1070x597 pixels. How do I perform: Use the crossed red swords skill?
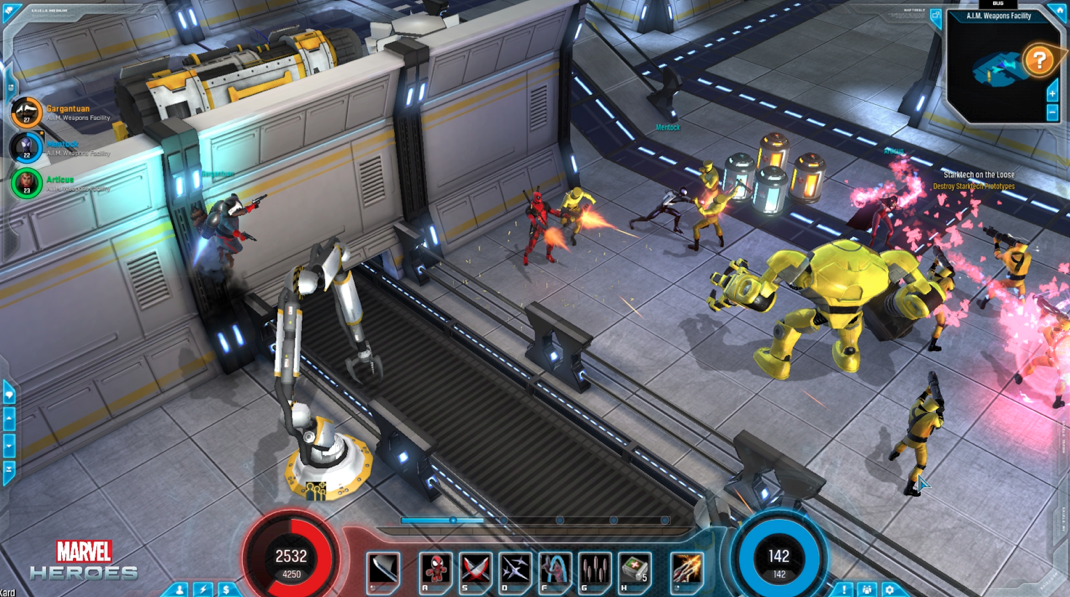tap(475, 570)
